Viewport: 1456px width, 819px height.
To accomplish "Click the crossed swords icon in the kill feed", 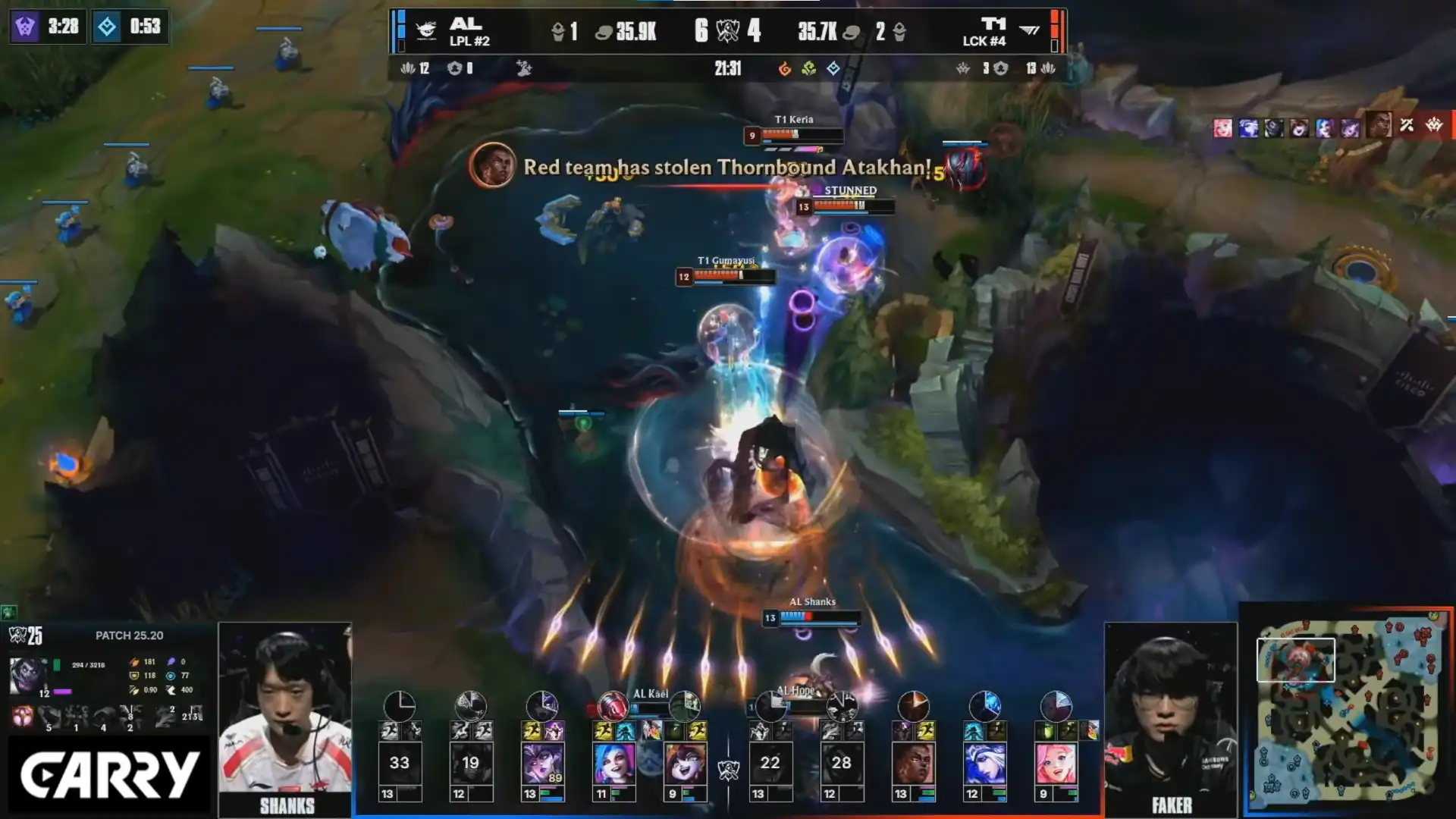I will click(1407, 126).
